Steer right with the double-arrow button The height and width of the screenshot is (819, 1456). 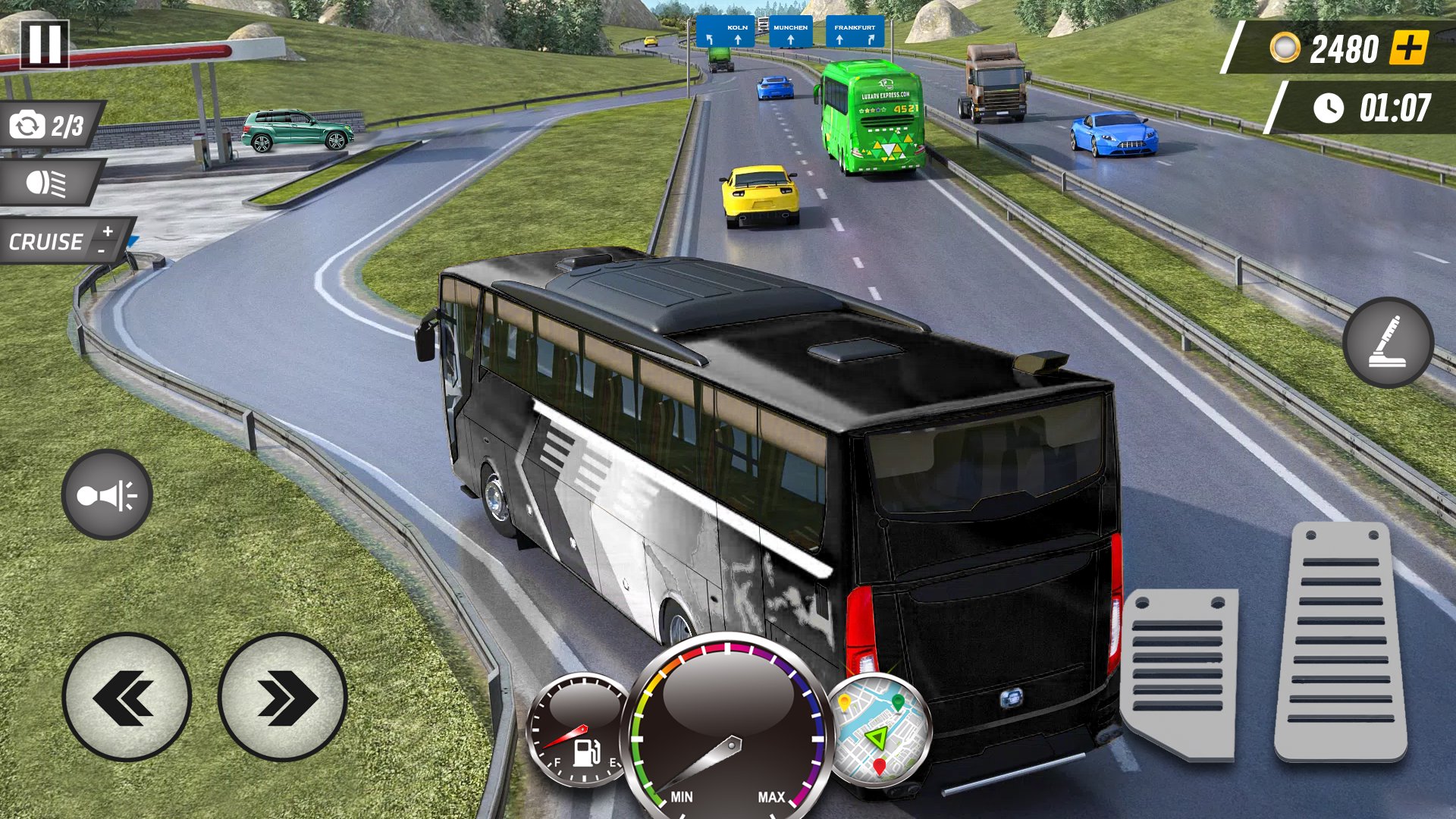coord(283,697)
